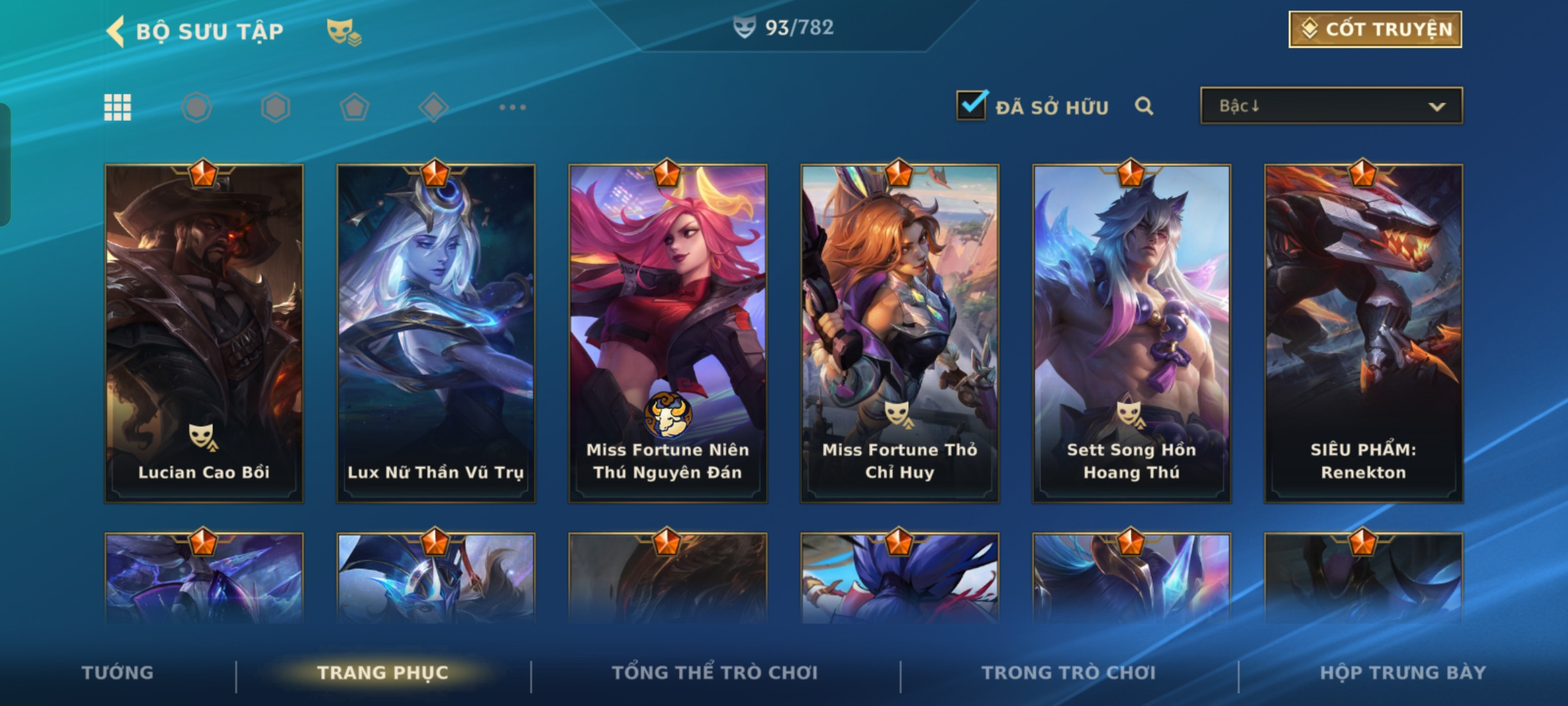Open the Cốt Truyện button
1568x706 pixels.
click(1375, 29)
